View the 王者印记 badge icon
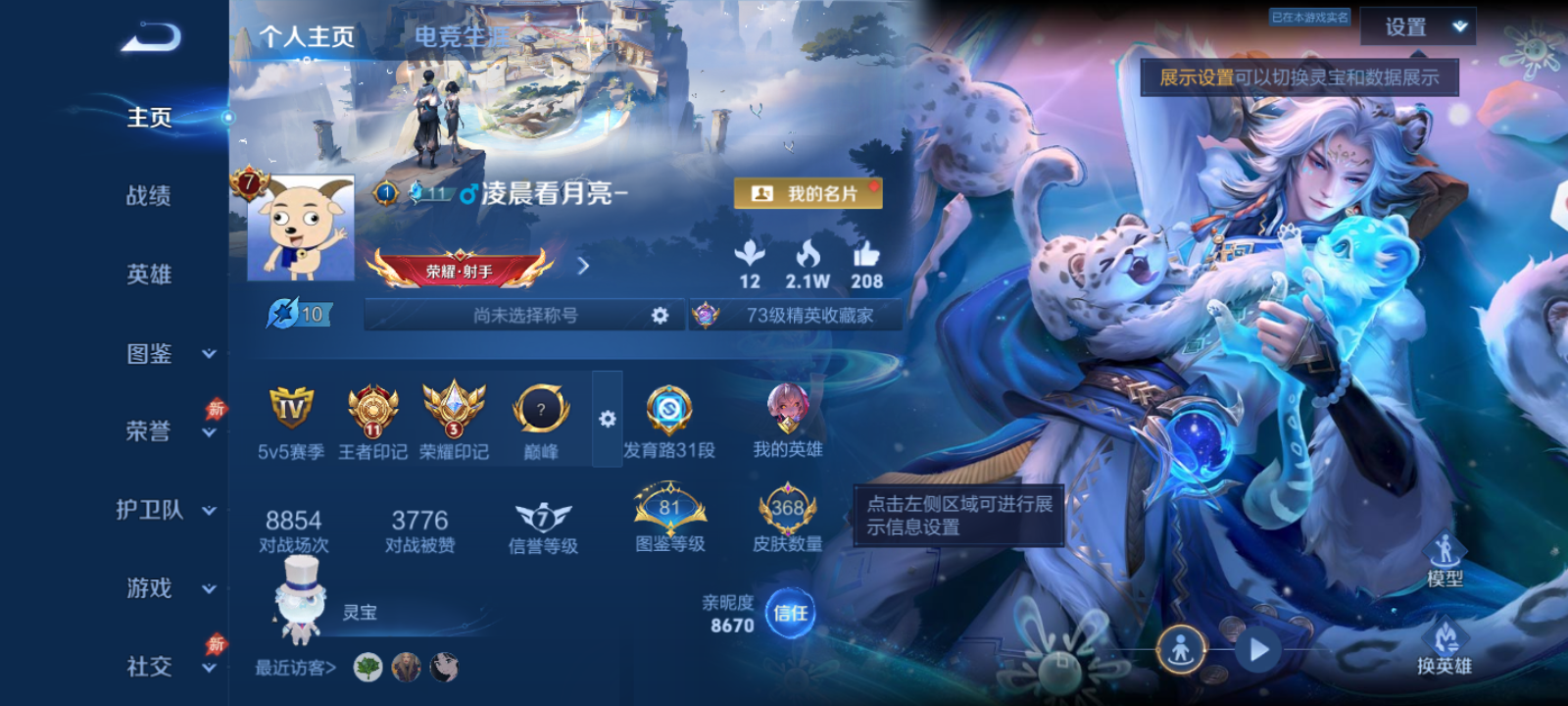The image size is (1568, 706). [372, 410]
